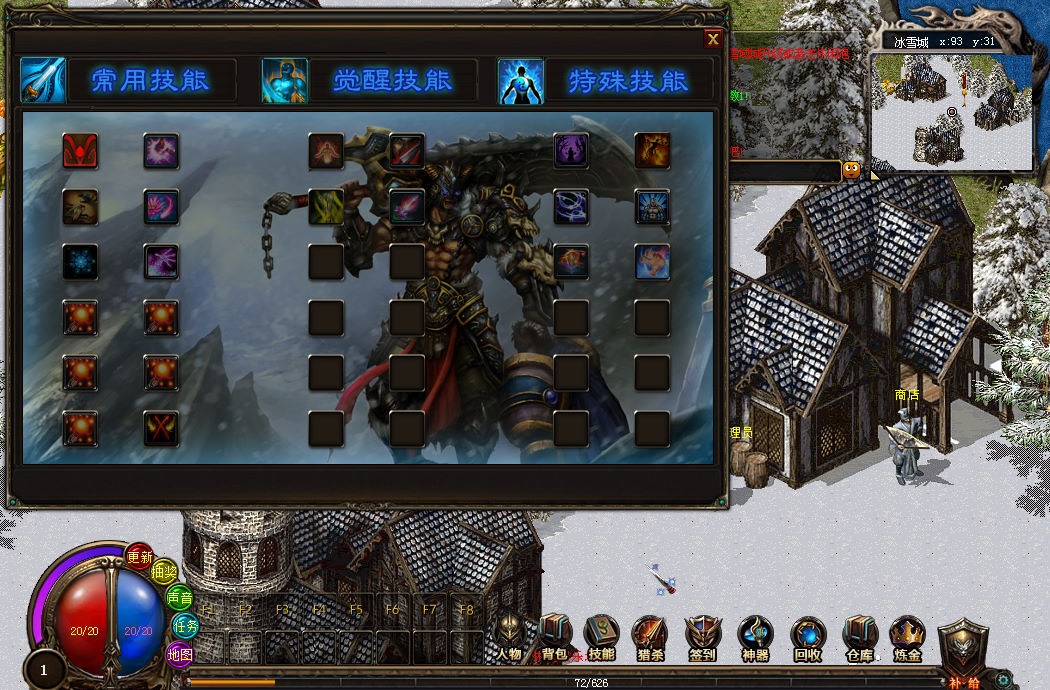The width and height of the screenshot is (1050, 690).
Task: Click the 冰雪城 minimap
Action: point(951,110)
